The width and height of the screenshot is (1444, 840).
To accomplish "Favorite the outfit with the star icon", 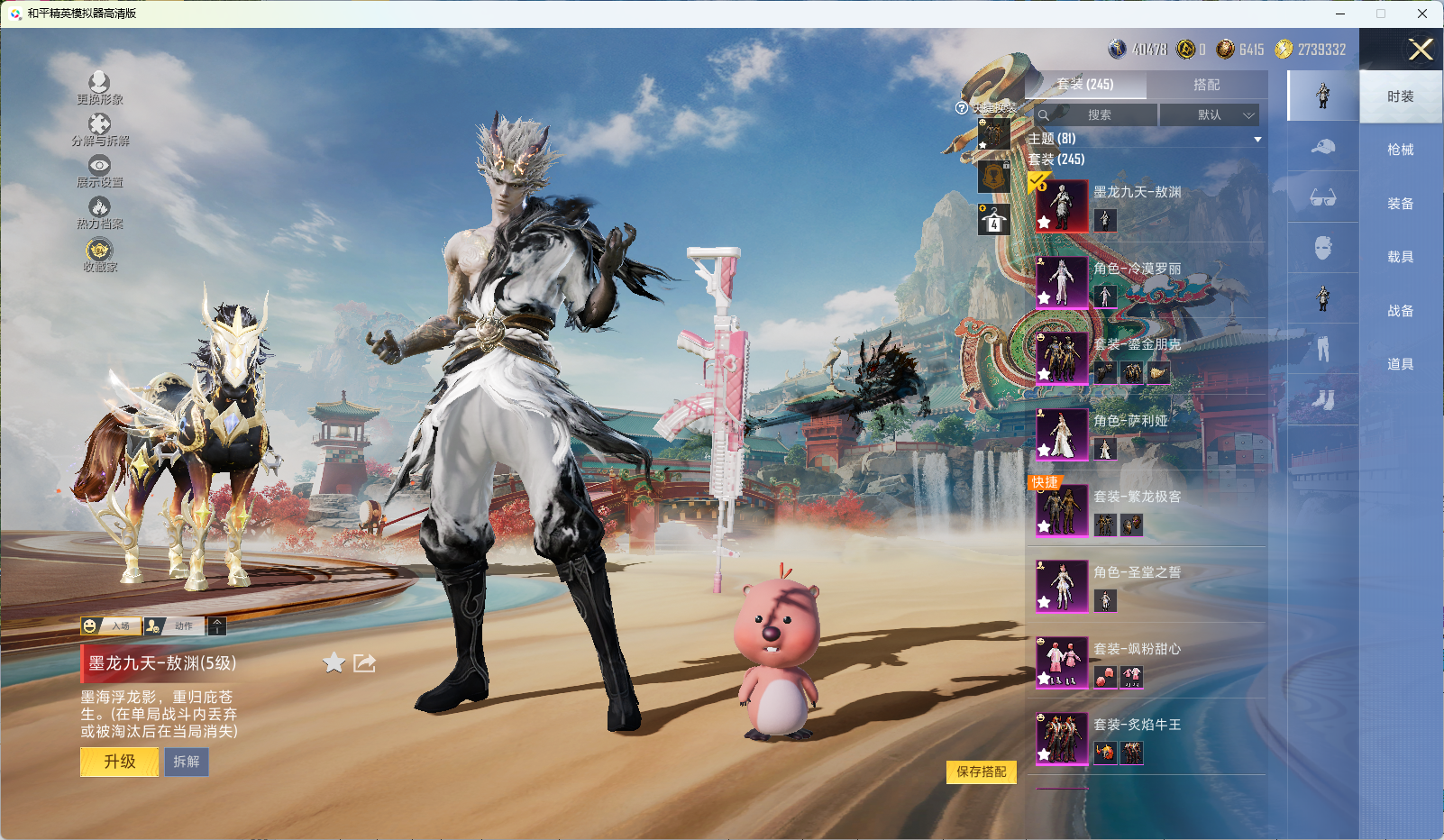I will coord(334,663).
